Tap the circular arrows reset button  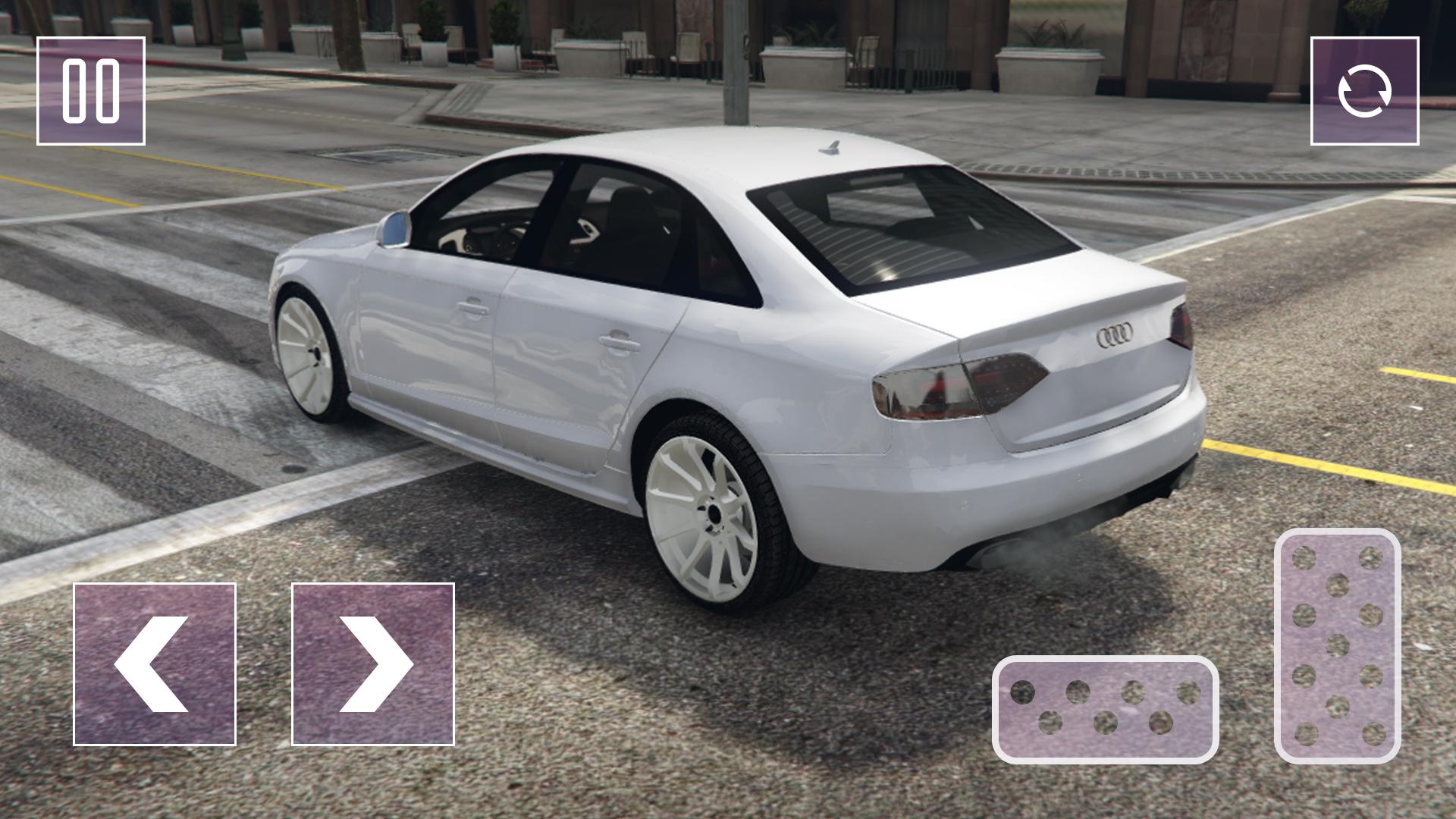coord(1364,91)
